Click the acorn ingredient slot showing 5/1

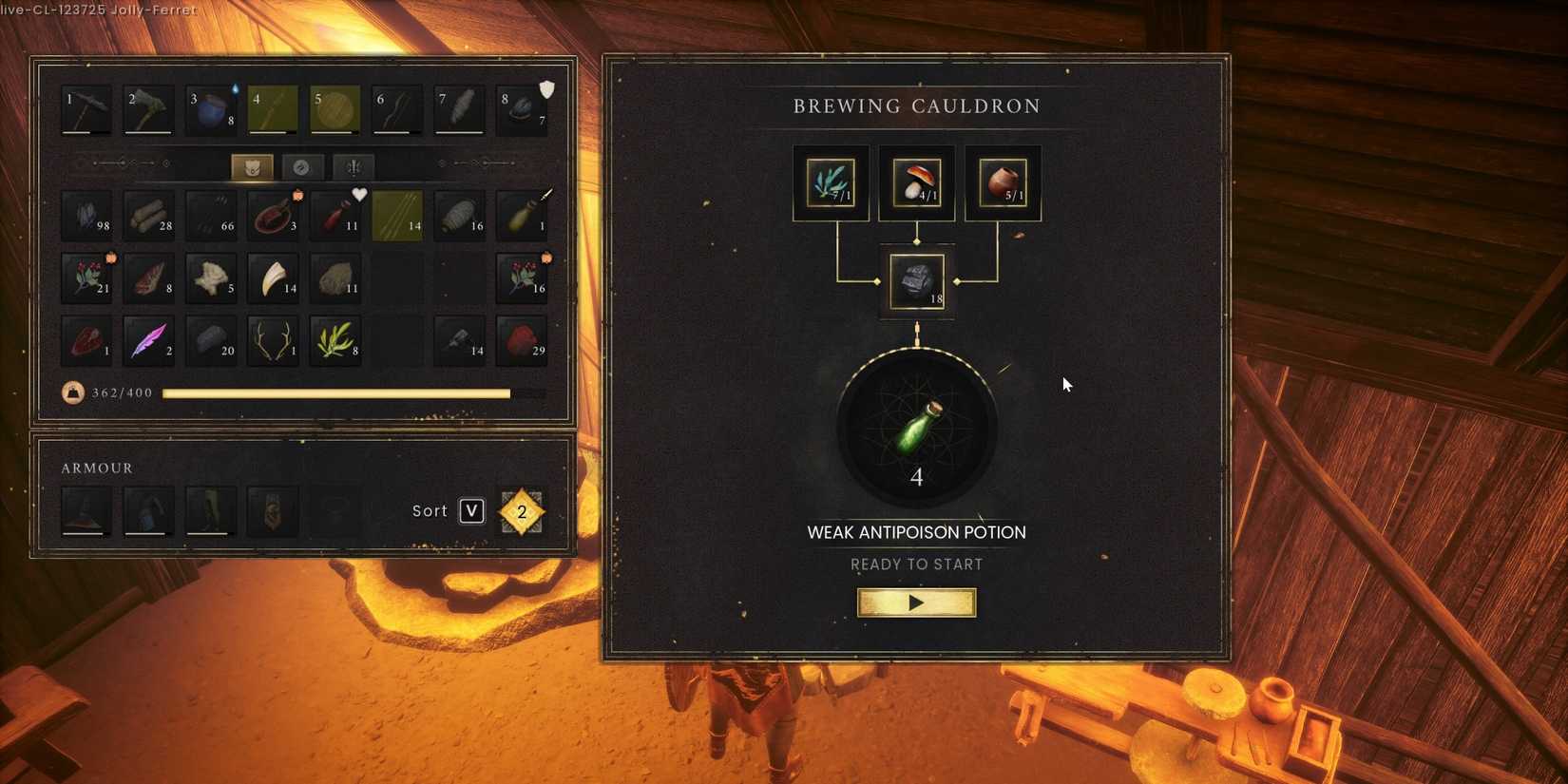(1002, 182)
